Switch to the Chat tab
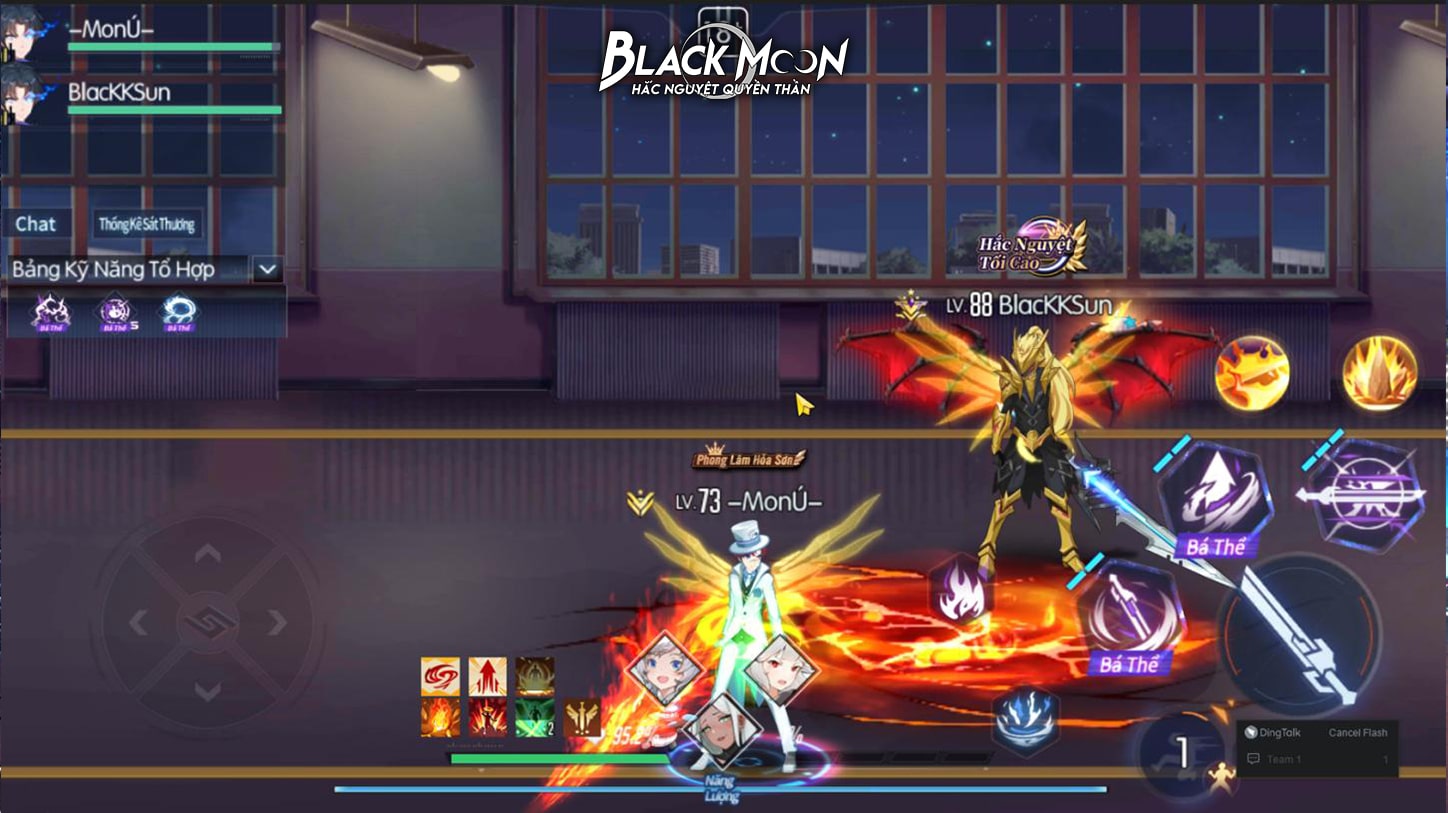Viewport: 1448px width, 813px height. tap(36, 223)
